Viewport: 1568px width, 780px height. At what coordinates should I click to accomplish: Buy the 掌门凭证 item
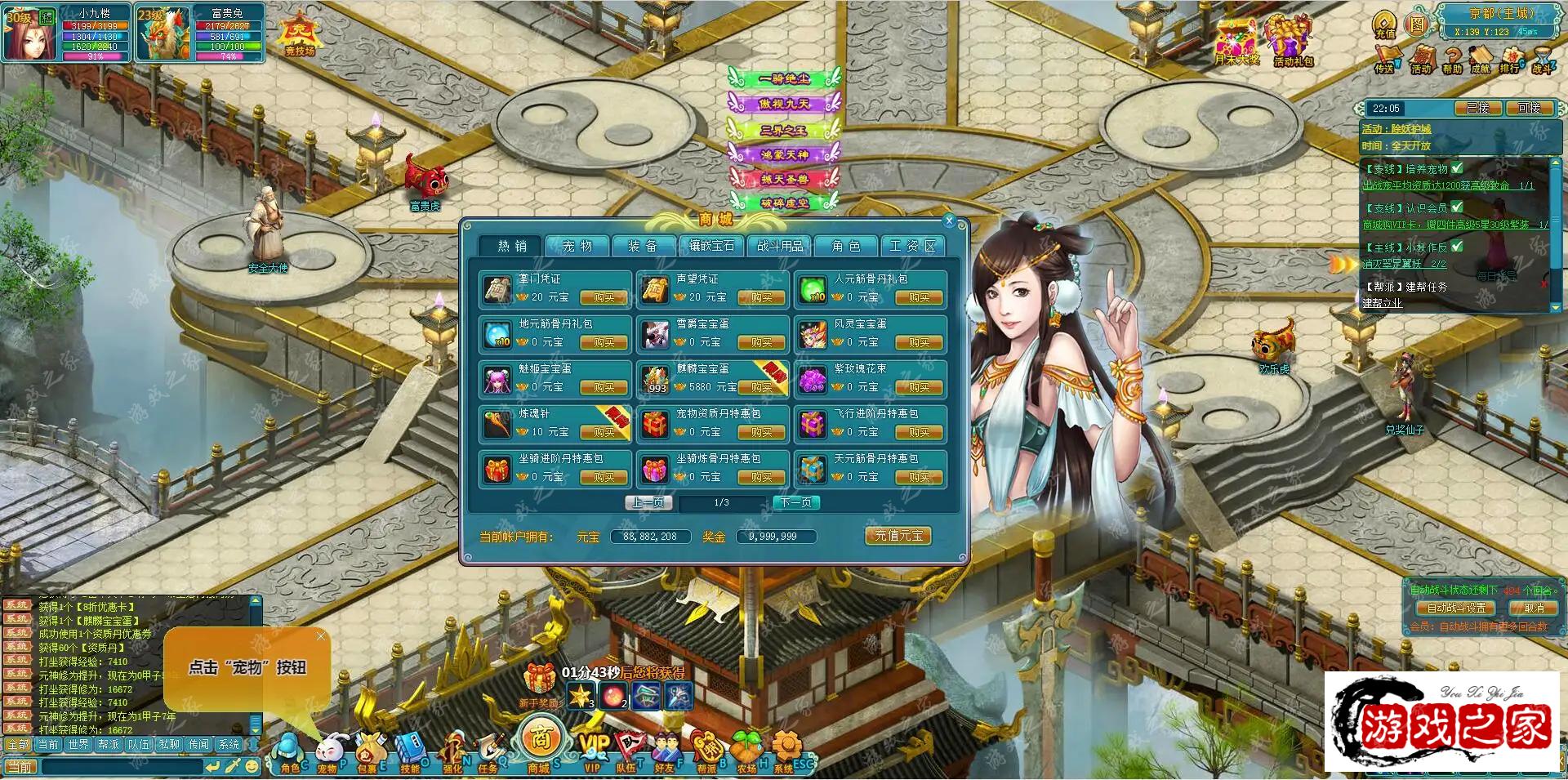point(604,298)
